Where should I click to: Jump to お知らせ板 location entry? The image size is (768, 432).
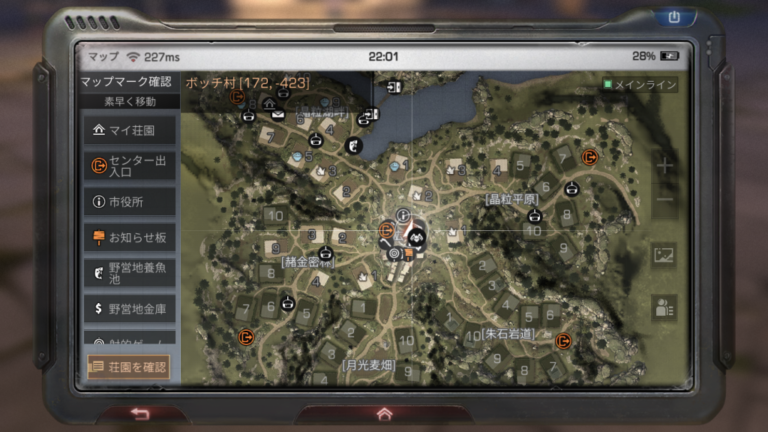point(129,237)
